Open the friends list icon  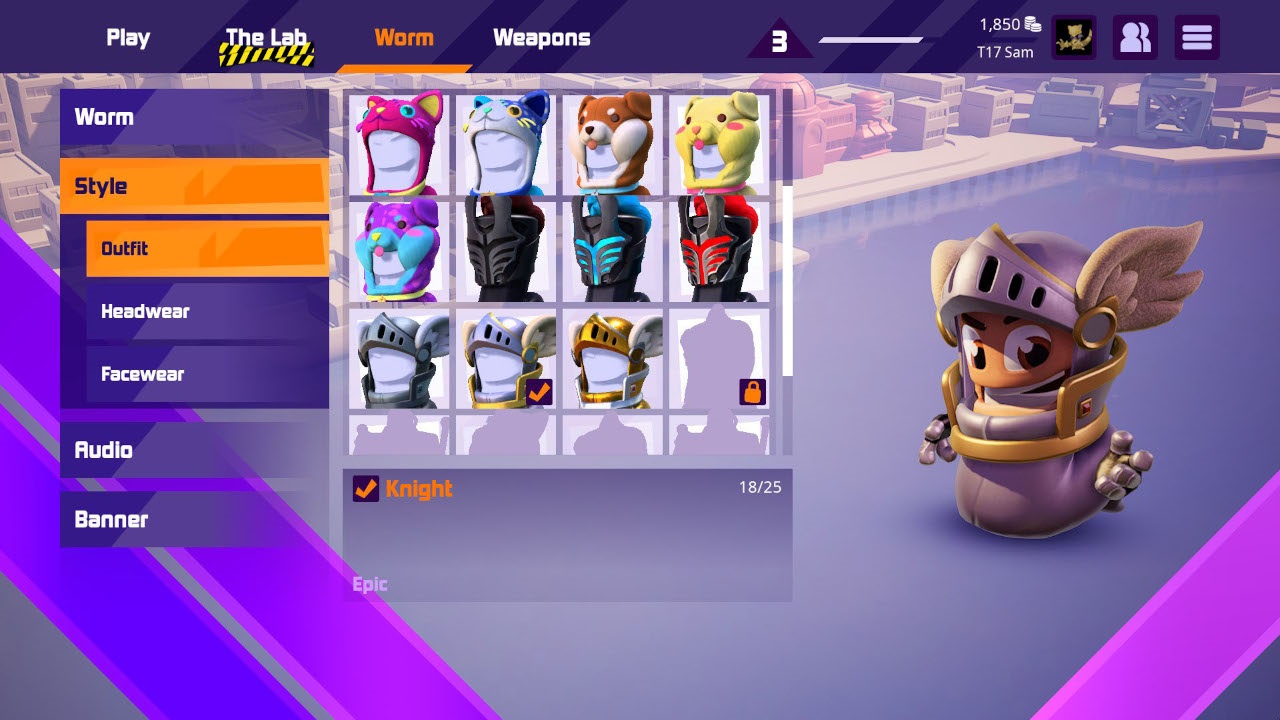coord(1135,37)
